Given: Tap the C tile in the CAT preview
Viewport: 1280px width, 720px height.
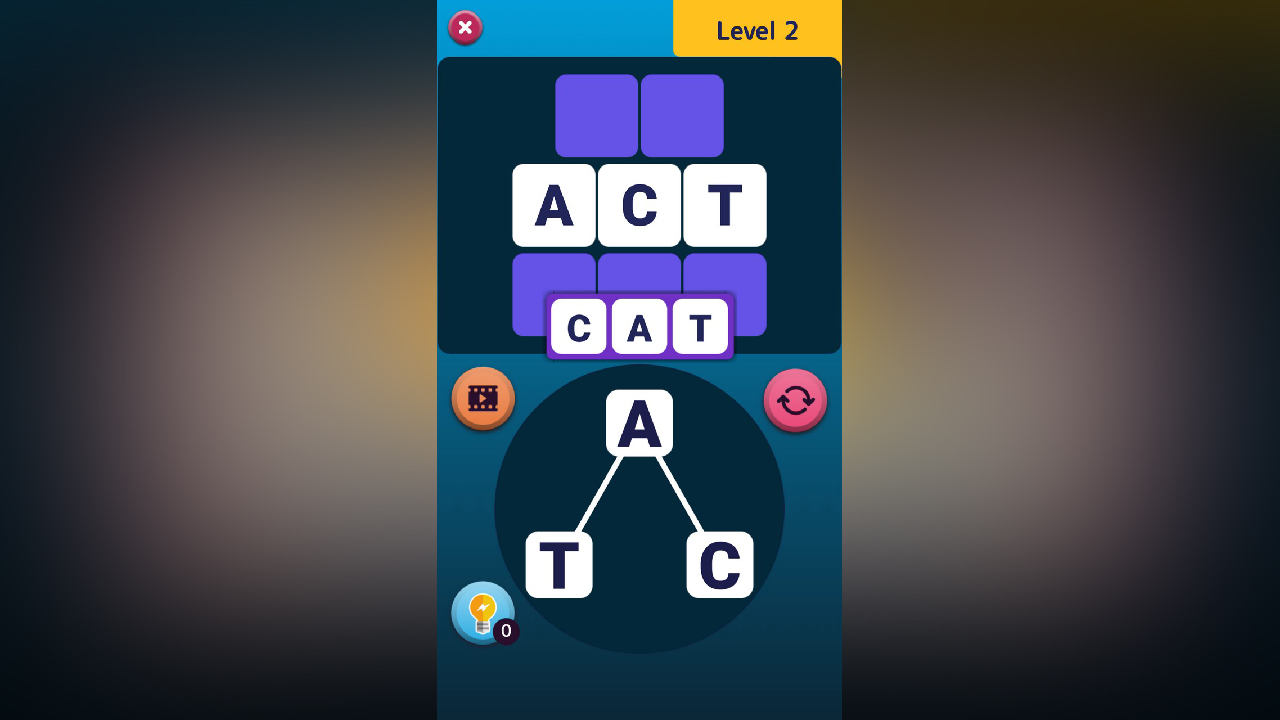Looking at the screenshot, I should tap(580, 328).
